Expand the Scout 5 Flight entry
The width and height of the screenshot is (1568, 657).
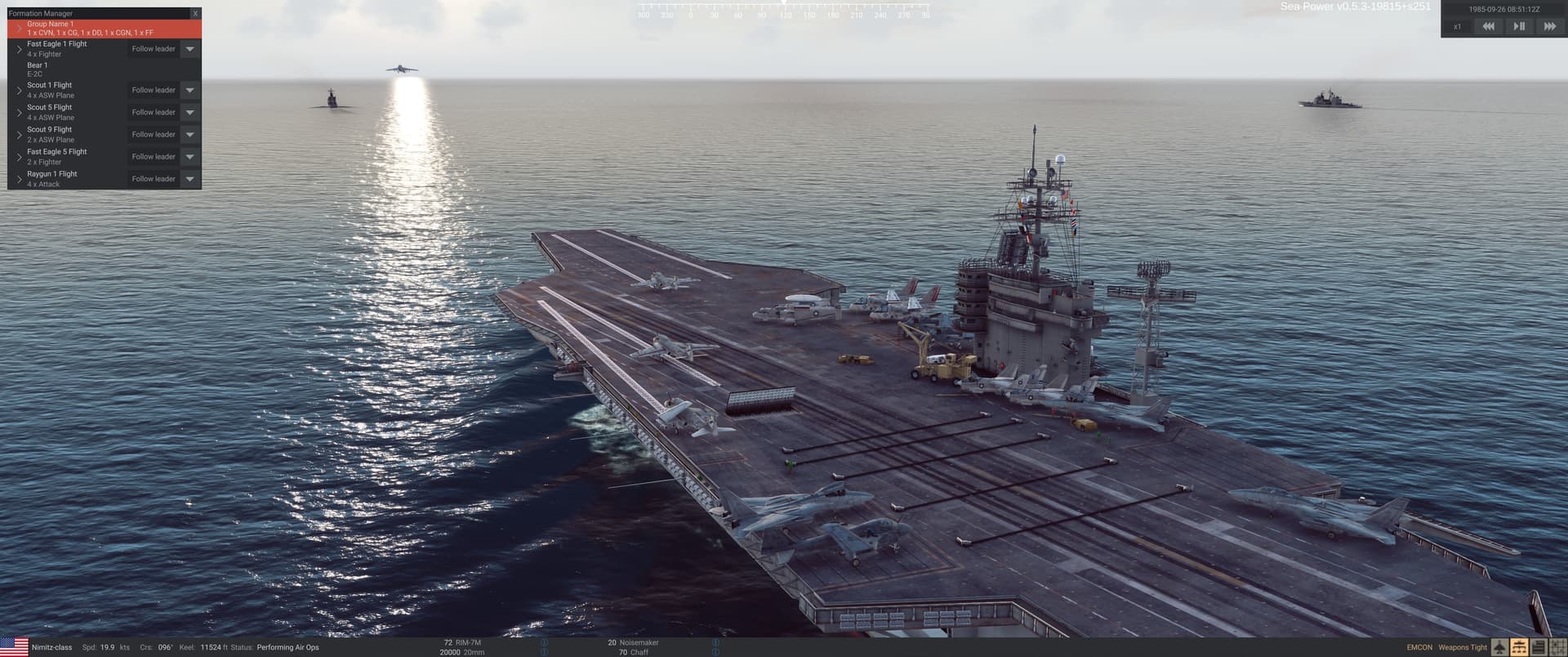(x=20, y=112)
